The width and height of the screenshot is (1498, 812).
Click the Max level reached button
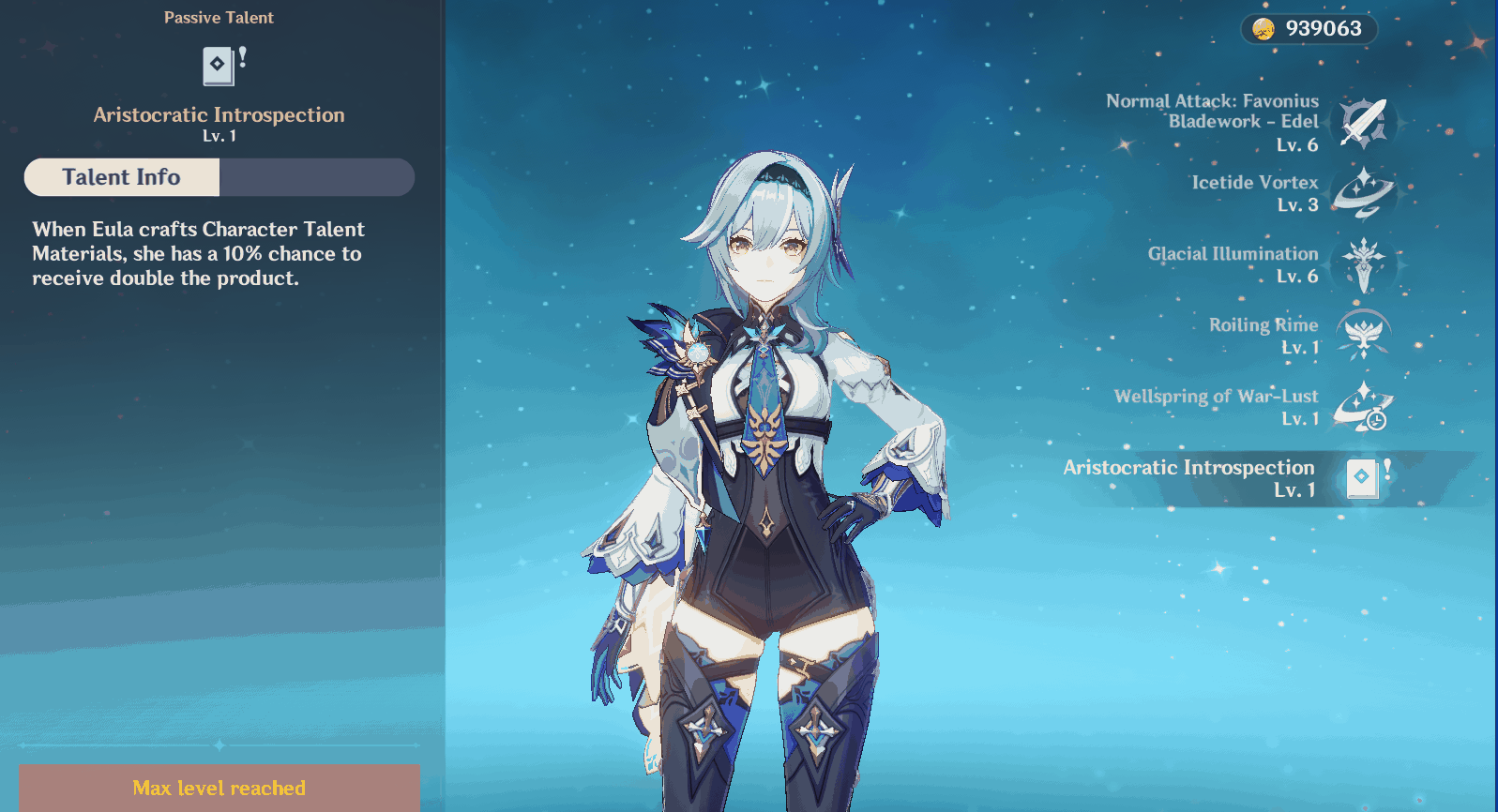[x=219, y=788]
